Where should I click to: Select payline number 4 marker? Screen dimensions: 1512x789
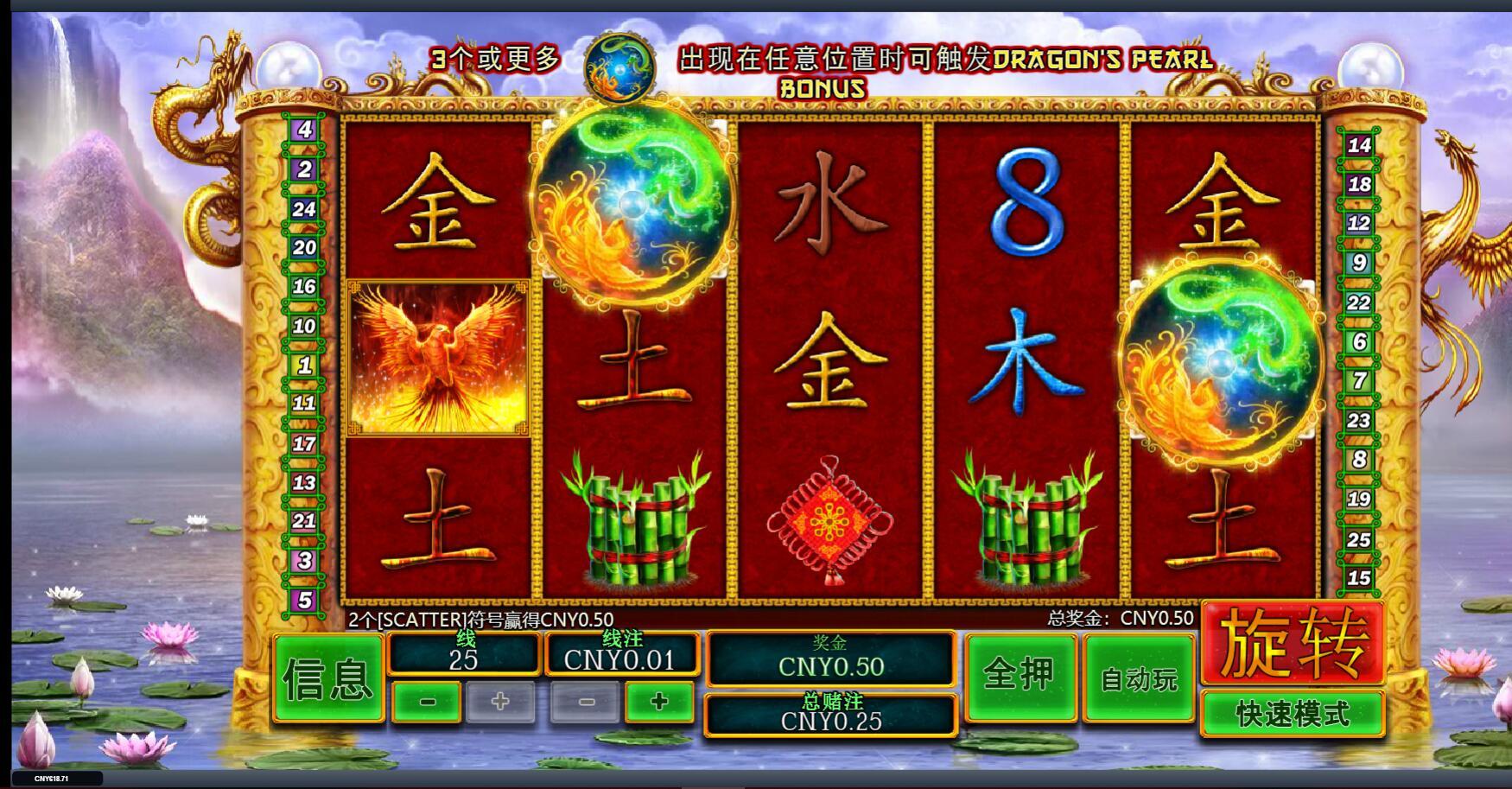point(304,130)
